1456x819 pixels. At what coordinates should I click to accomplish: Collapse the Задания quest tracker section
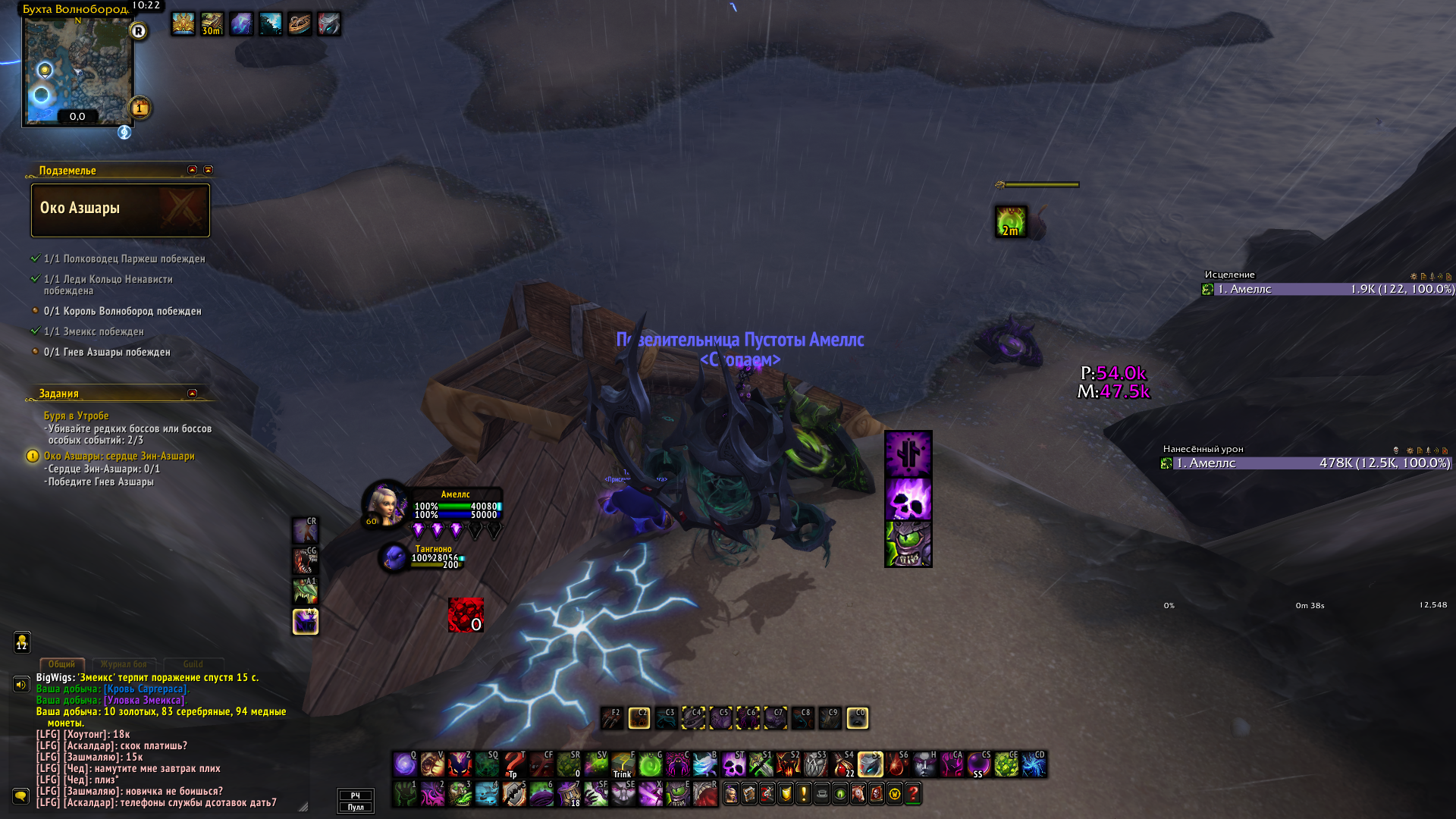click(x=192, y=394)
